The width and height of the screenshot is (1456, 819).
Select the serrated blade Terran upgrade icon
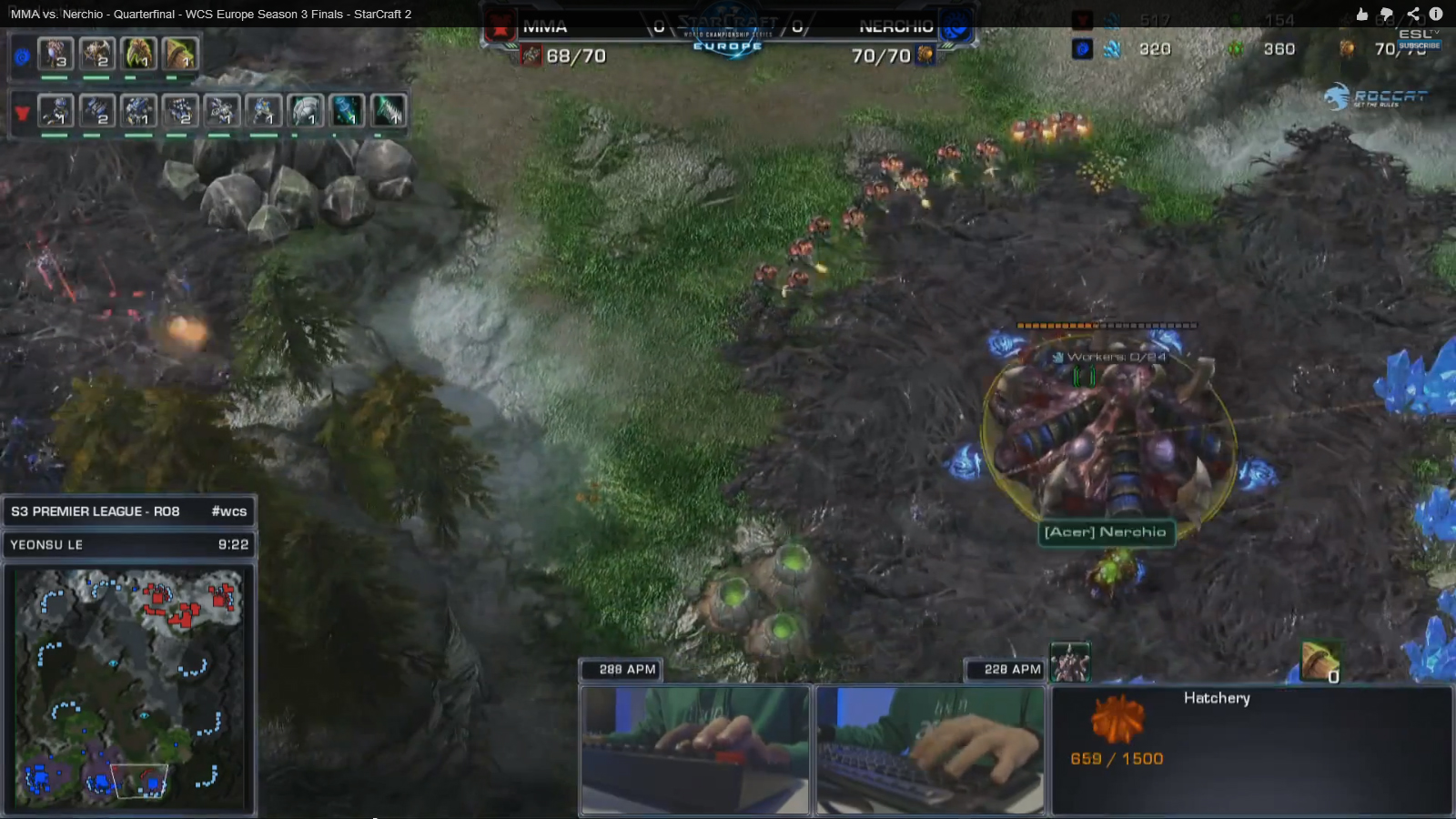tap(389, 111)
